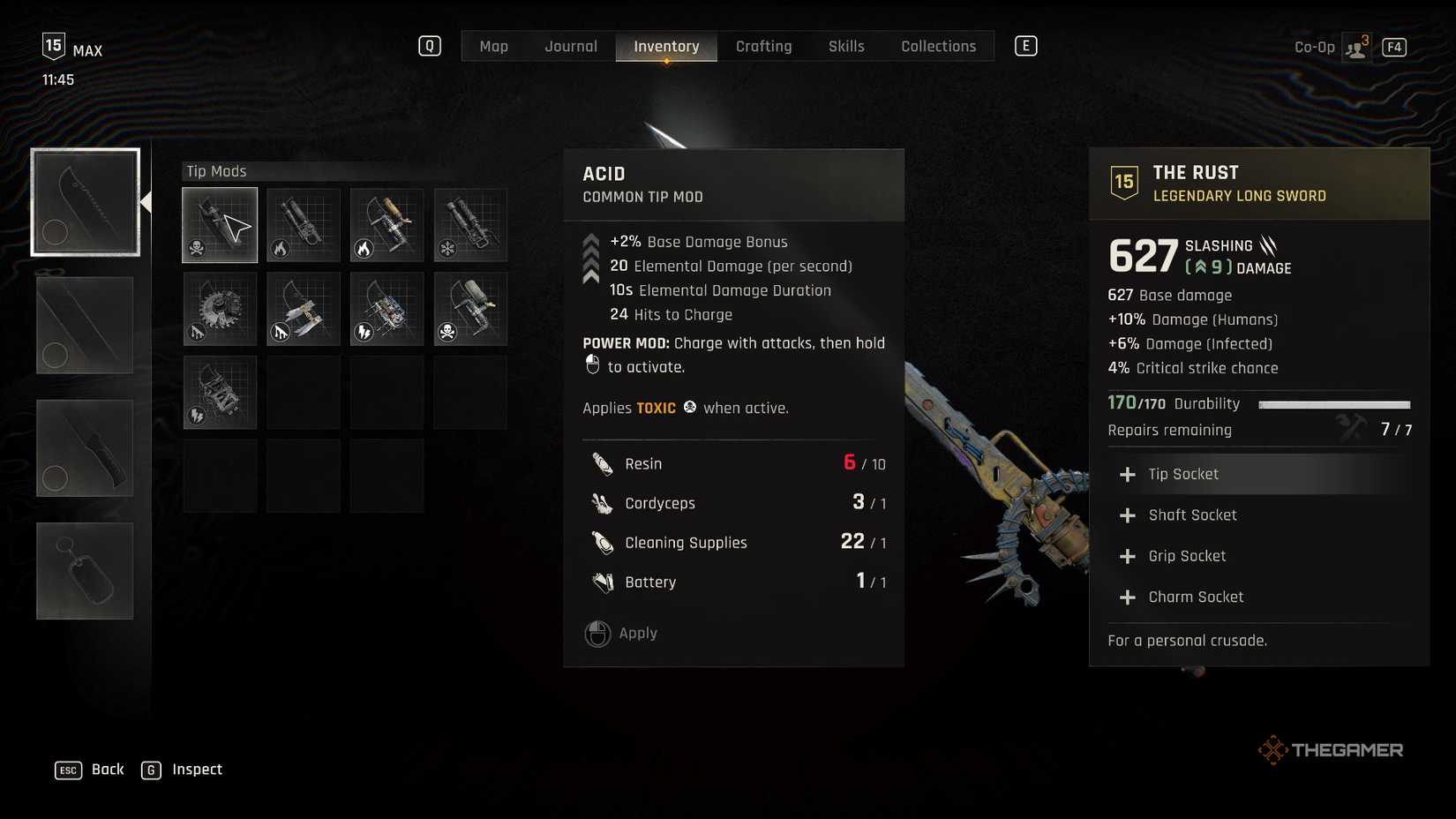The width and height of the screenshot is (1456, 819).
Task: Open the Collections menu
Action: coord(937,46)
